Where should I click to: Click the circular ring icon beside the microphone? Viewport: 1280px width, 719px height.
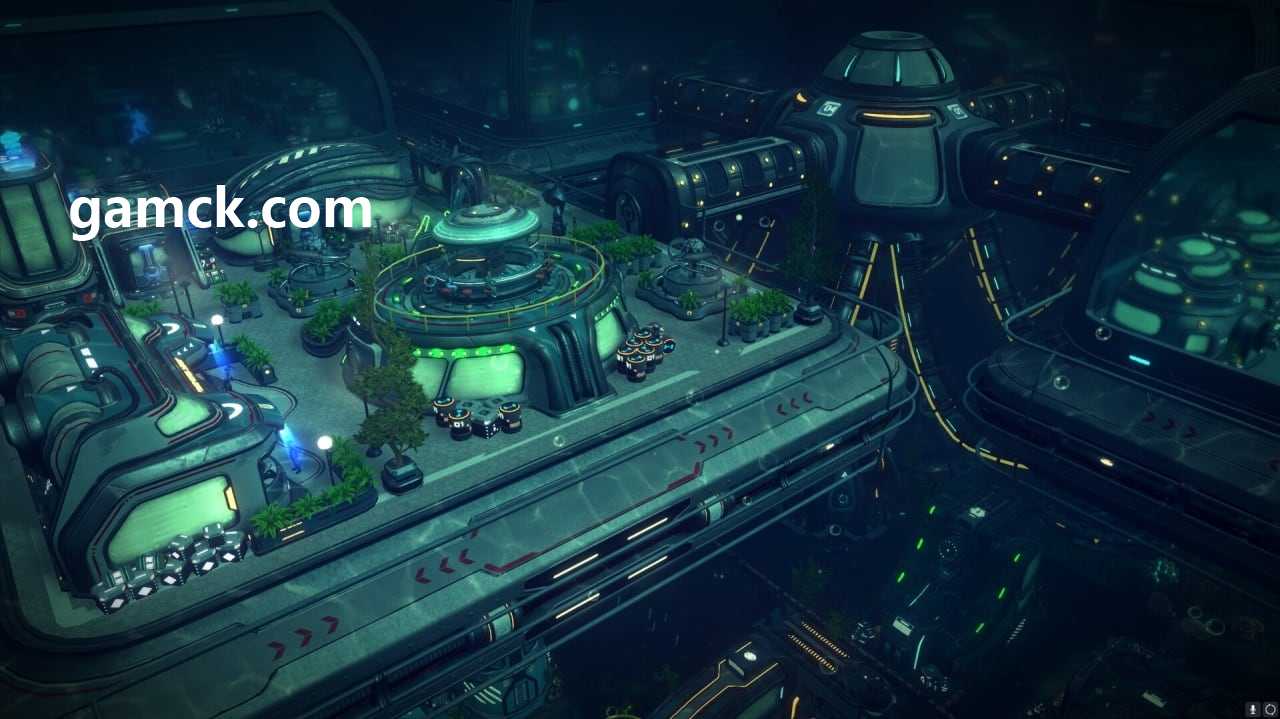(1270, 709)
